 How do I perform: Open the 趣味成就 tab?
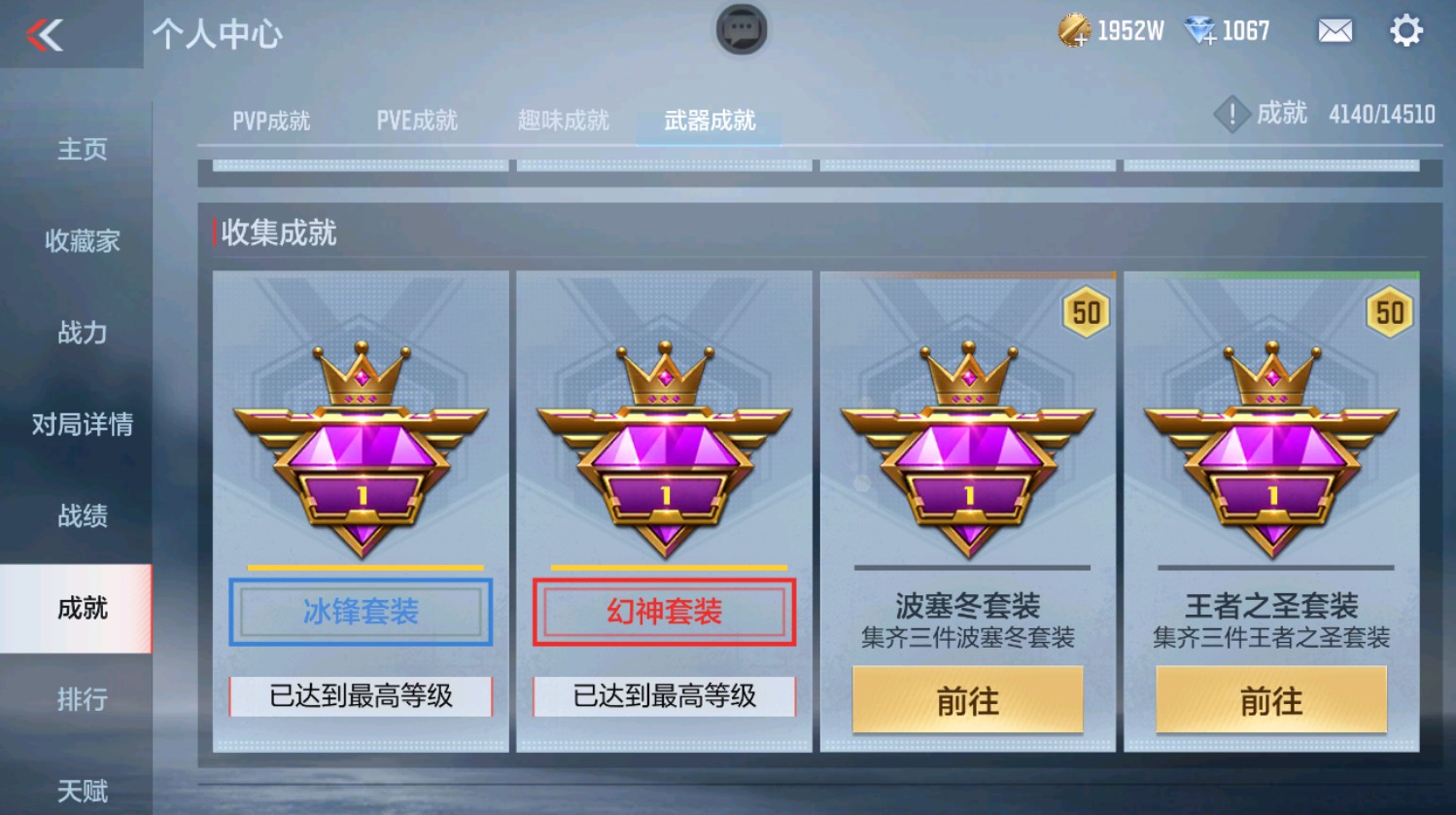tap(562, 121)
